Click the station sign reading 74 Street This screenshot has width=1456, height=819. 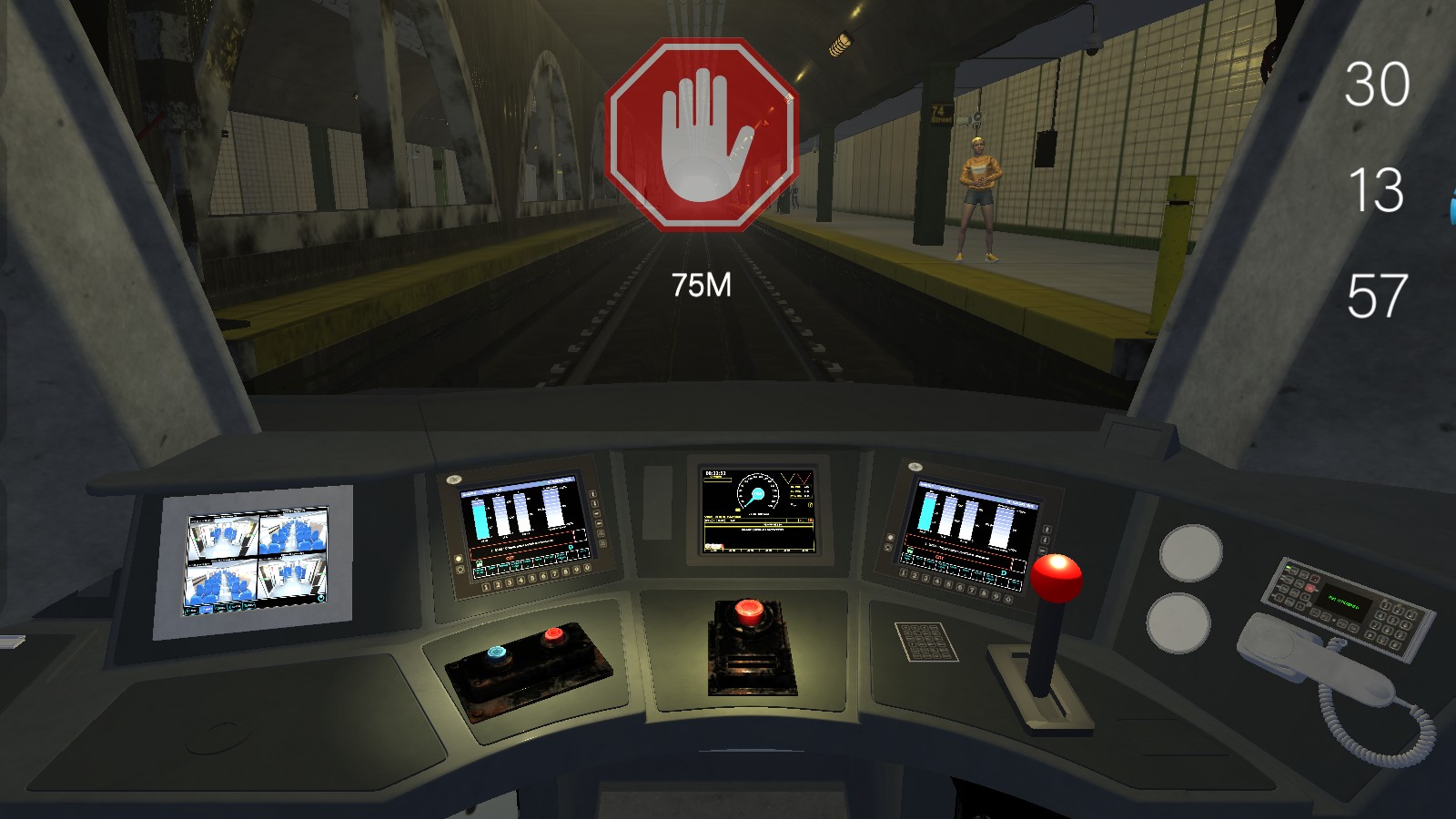[941, 115]
